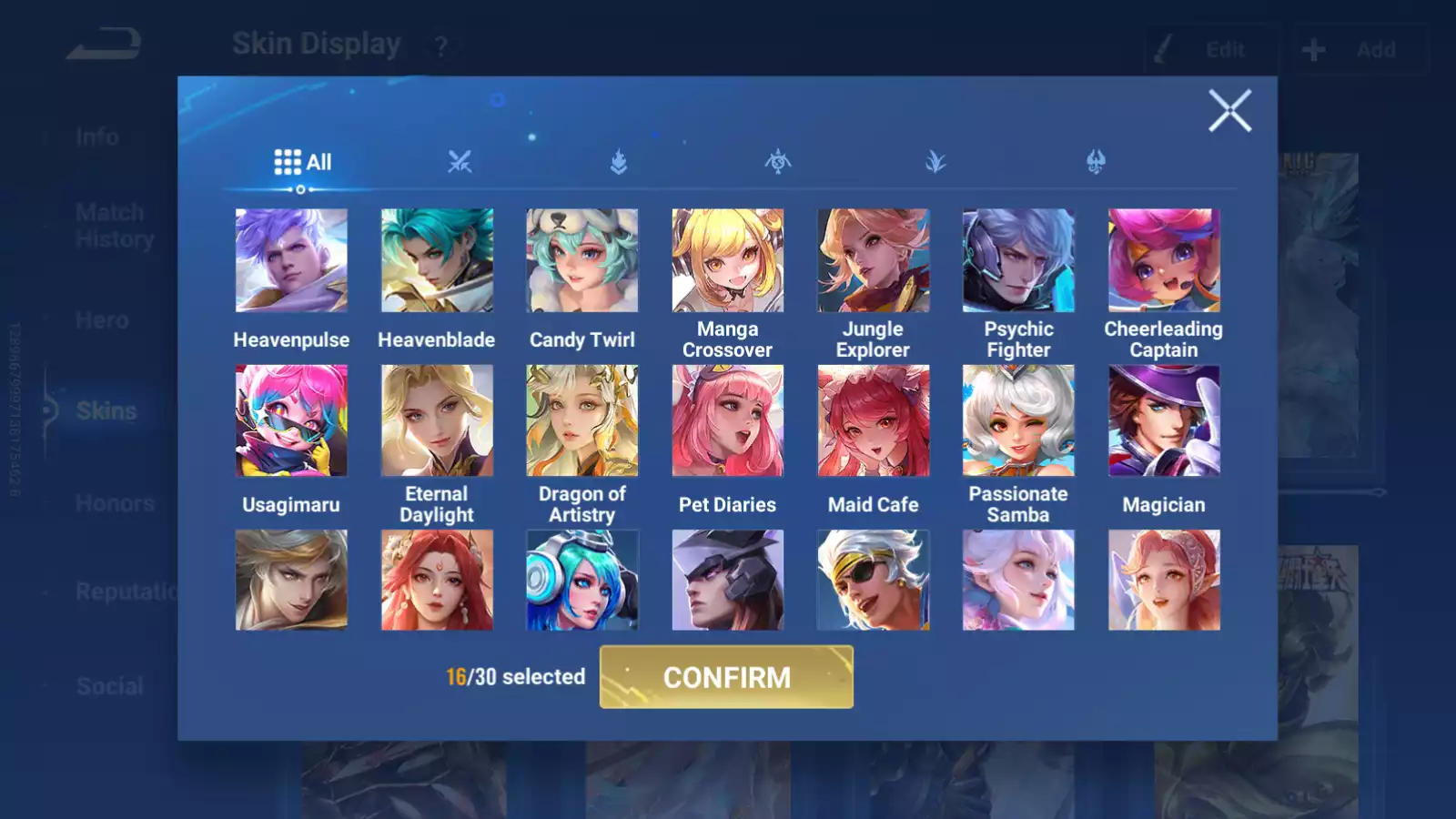Select the demon-shaped filter icon on far right
The image size is (1456, 819).
point(1096,162)
